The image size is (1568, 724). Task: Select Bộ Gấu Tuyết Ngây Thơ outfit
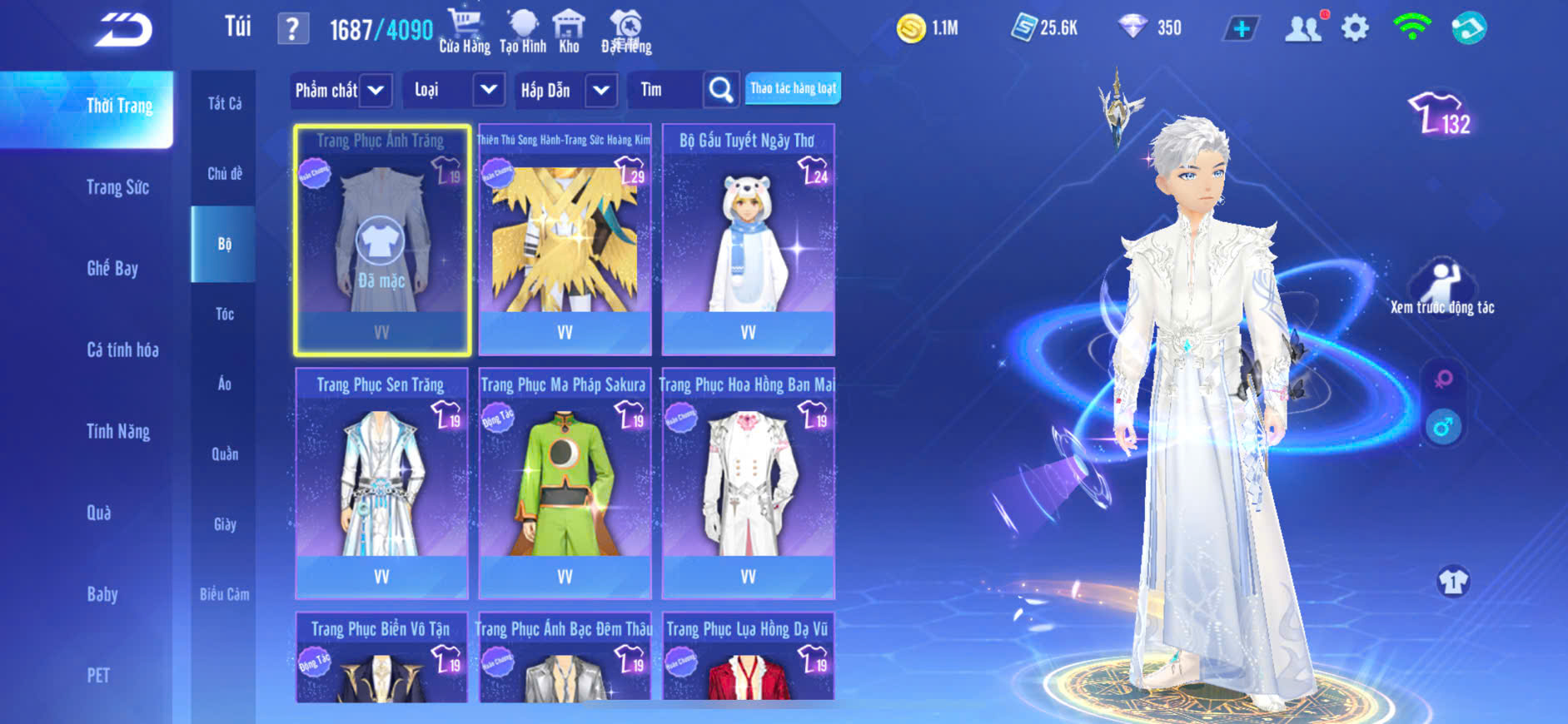748,240
